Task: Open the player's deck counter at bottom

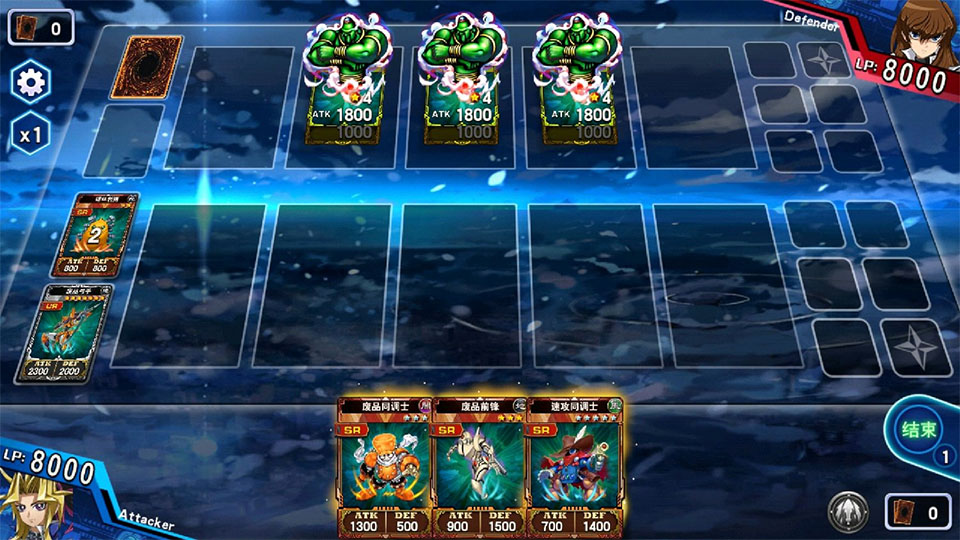Action: tap(916, 513)
